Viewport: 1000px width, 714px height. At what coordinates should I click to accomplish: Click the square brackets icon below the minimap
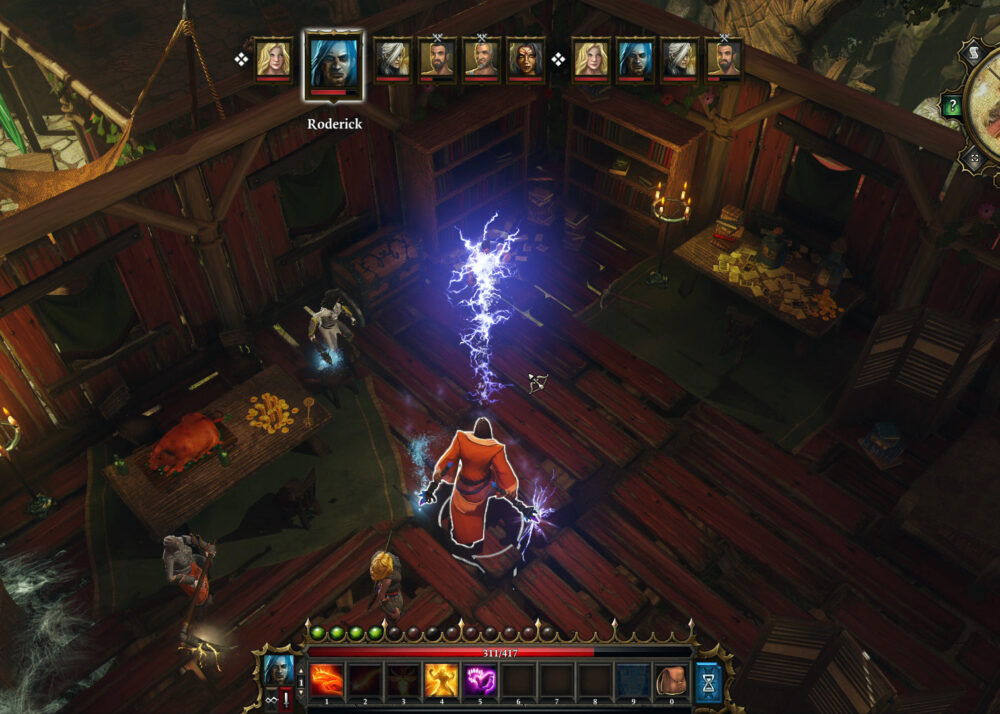click(x=972, y=157)
